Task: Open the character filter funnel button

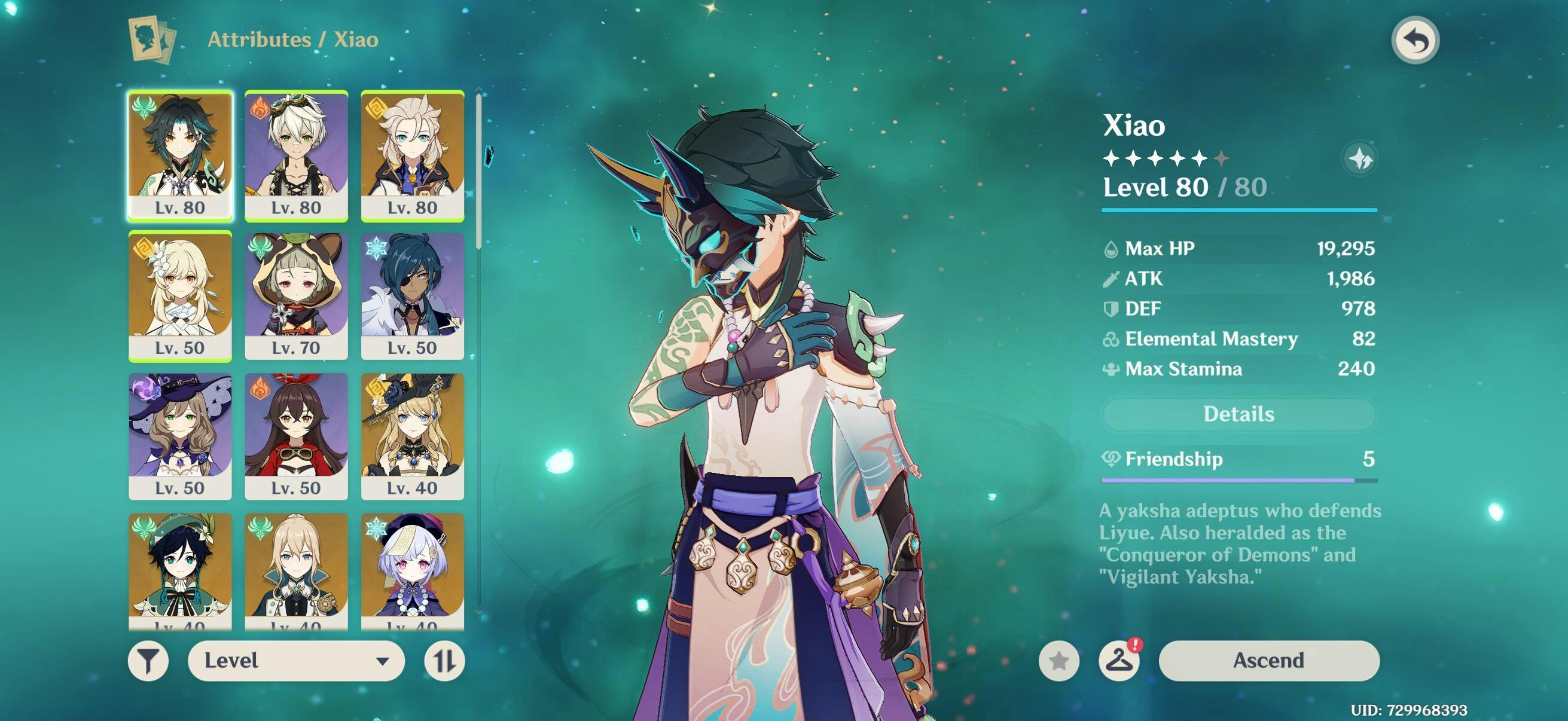Action: pos(148,661)
